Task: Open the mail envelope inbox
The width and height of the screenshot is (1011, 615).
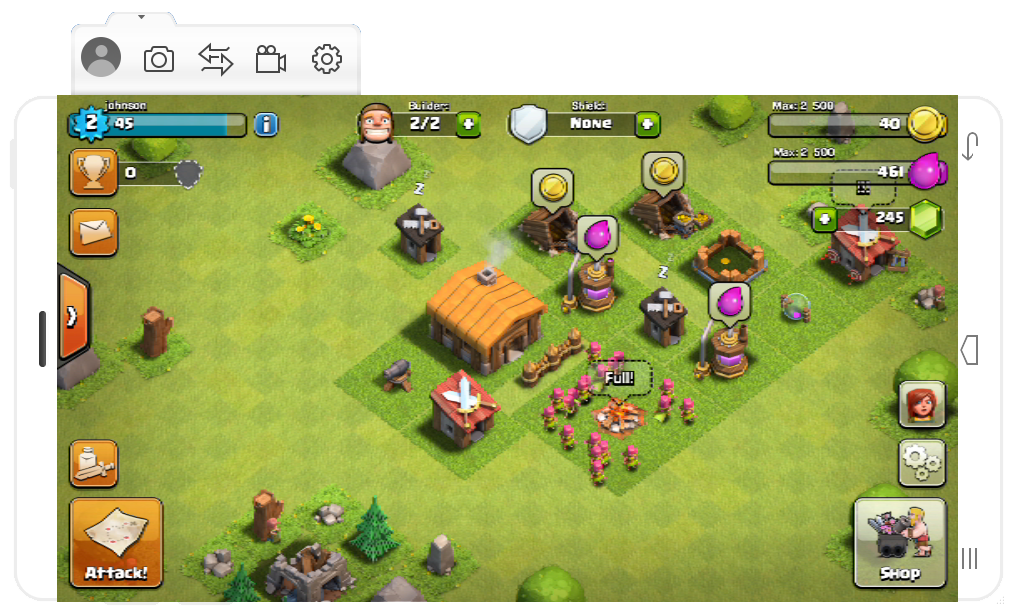Action: tap(93, 232)
